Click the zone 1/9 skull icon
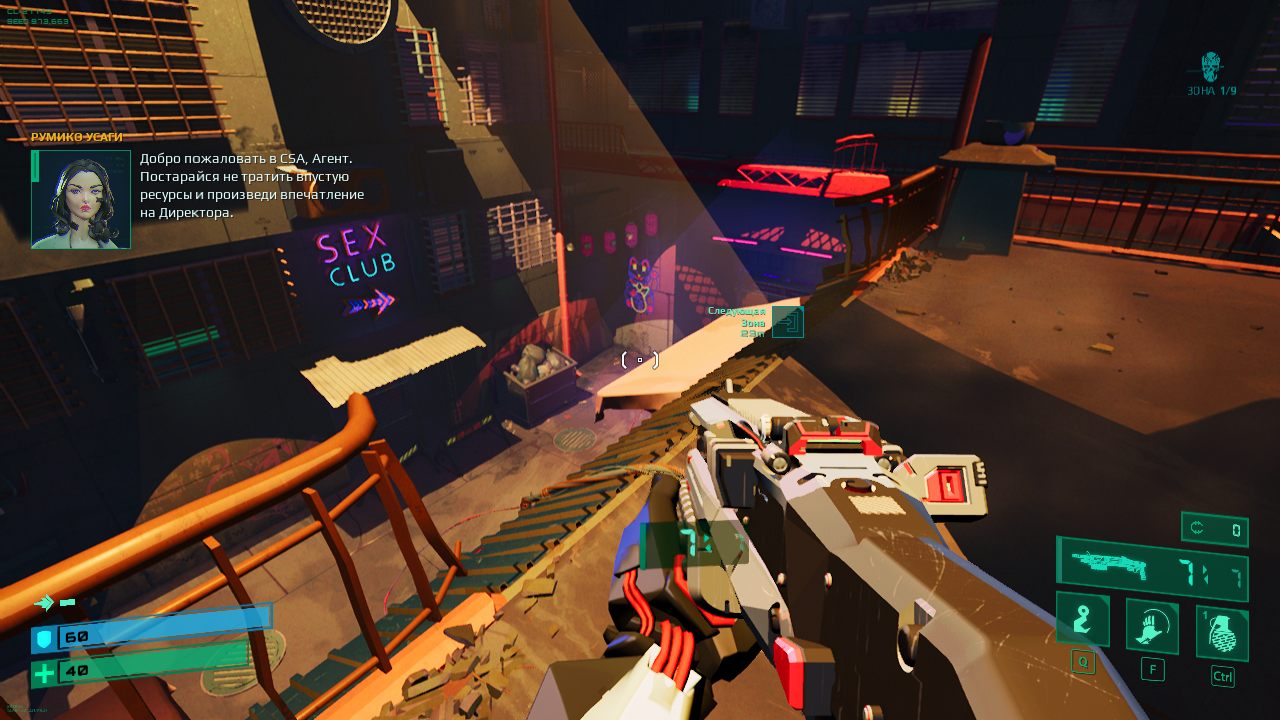The width and height of the screenshot is (1280, 720). [x=1211, y=67]
